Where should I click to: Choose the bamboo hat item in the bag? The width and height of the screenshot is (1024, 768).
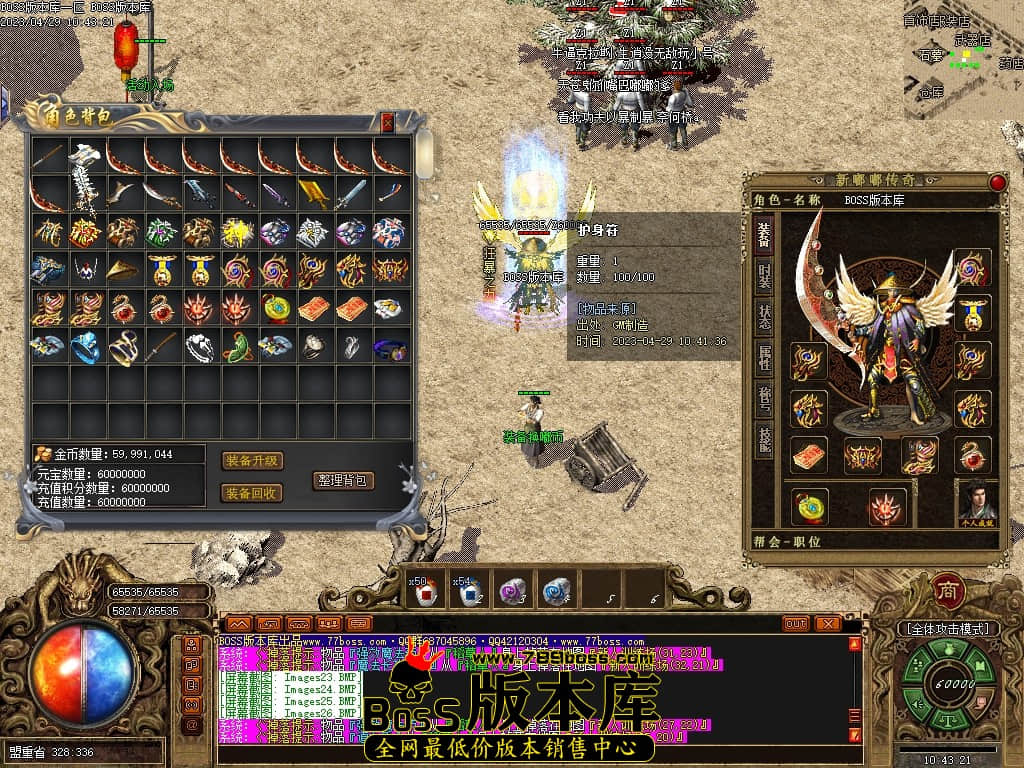(x=125, y=270)
